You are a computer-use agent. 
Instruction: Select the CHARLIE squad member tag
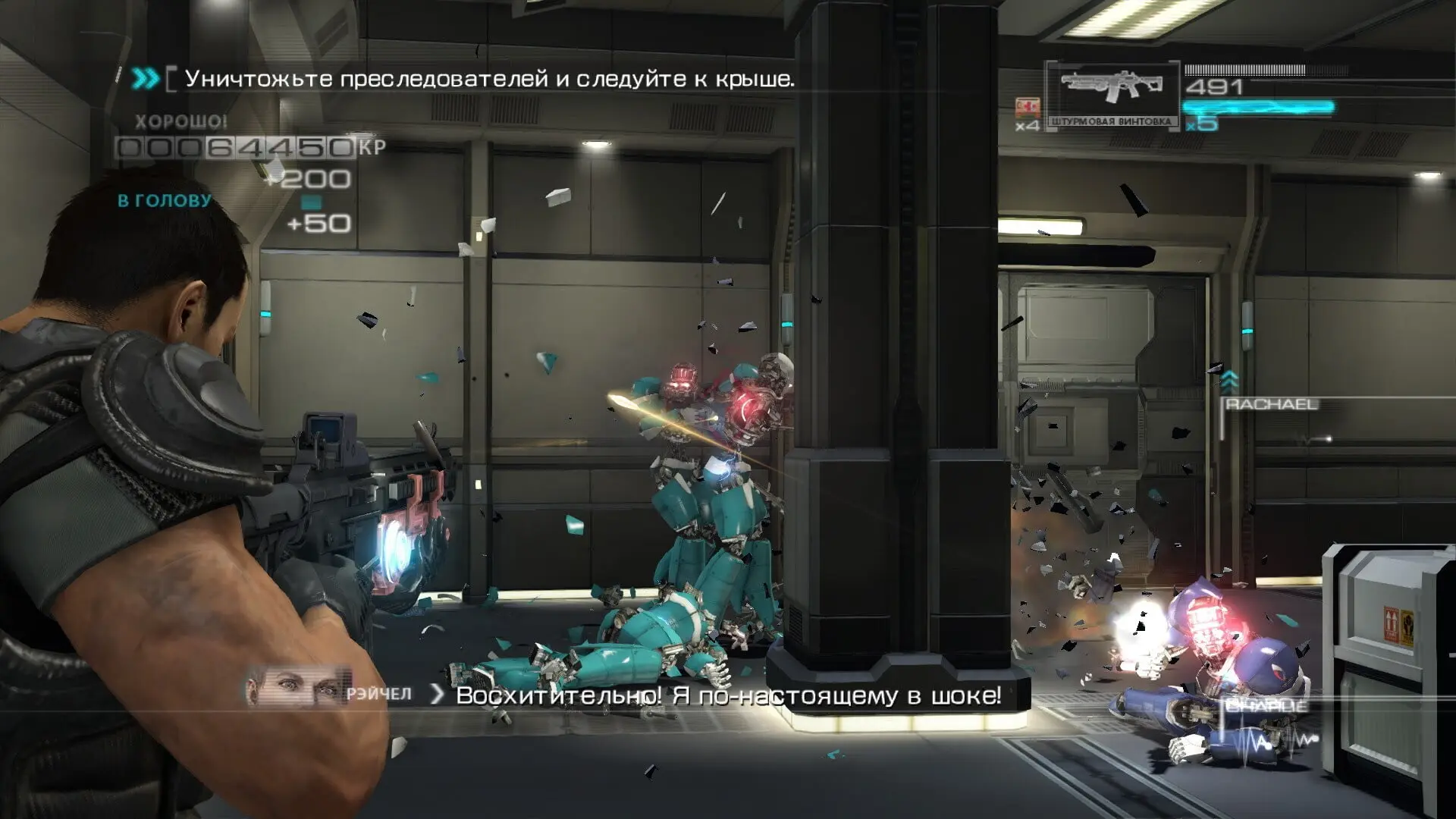tap(1266, 706)
